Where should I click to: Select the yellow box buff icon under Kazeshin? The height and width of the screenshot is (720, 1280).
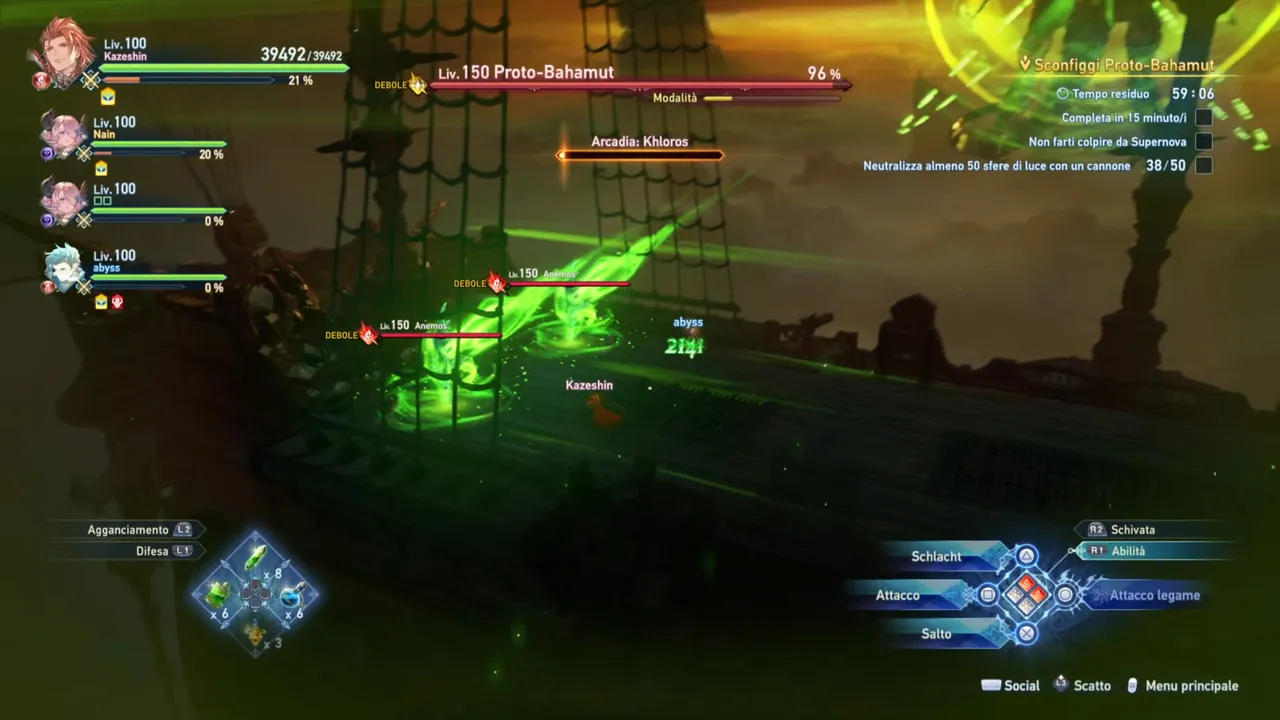[x=106, y=97]
